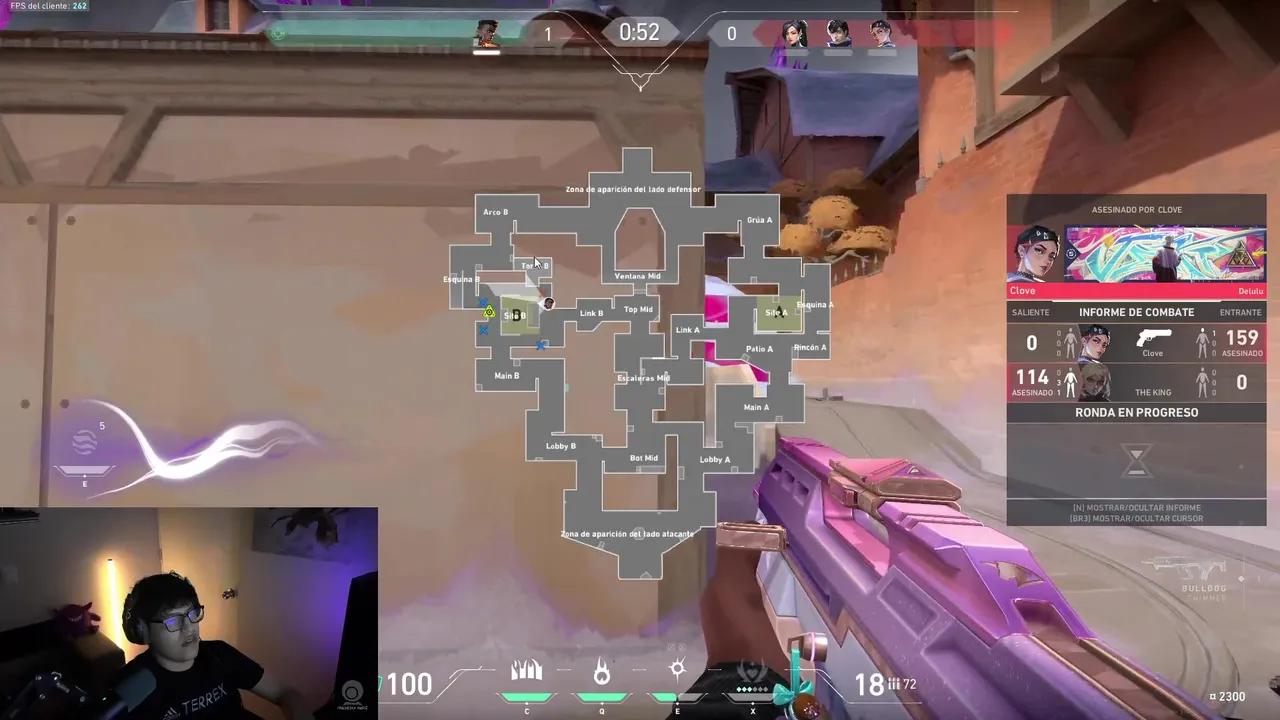Click the ultimate charge dots above the X key
The image size is (1280, 720).
753,689
